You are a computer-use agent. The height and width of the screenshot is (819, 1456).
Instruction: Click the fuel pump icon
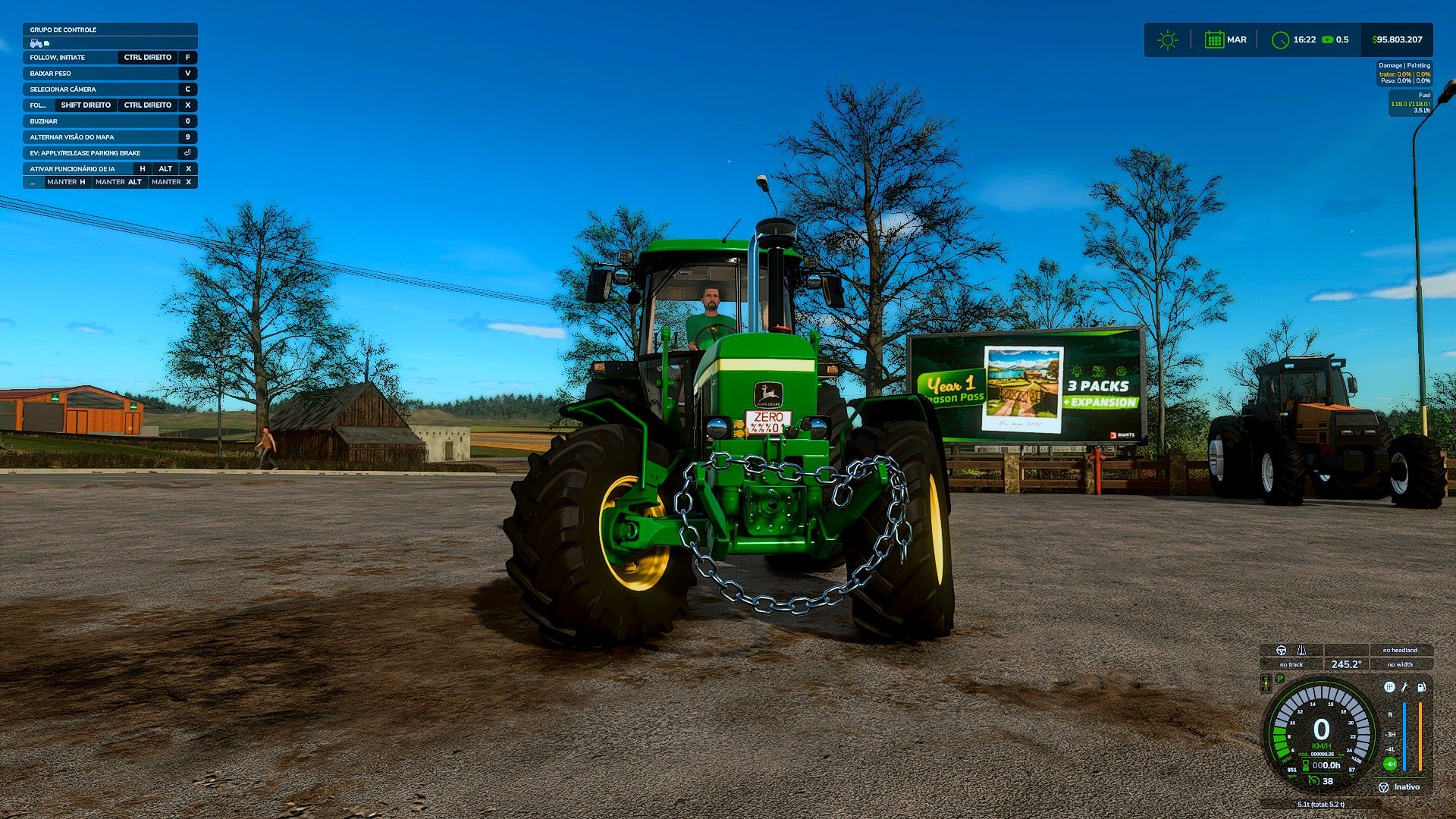(1421, 687)
